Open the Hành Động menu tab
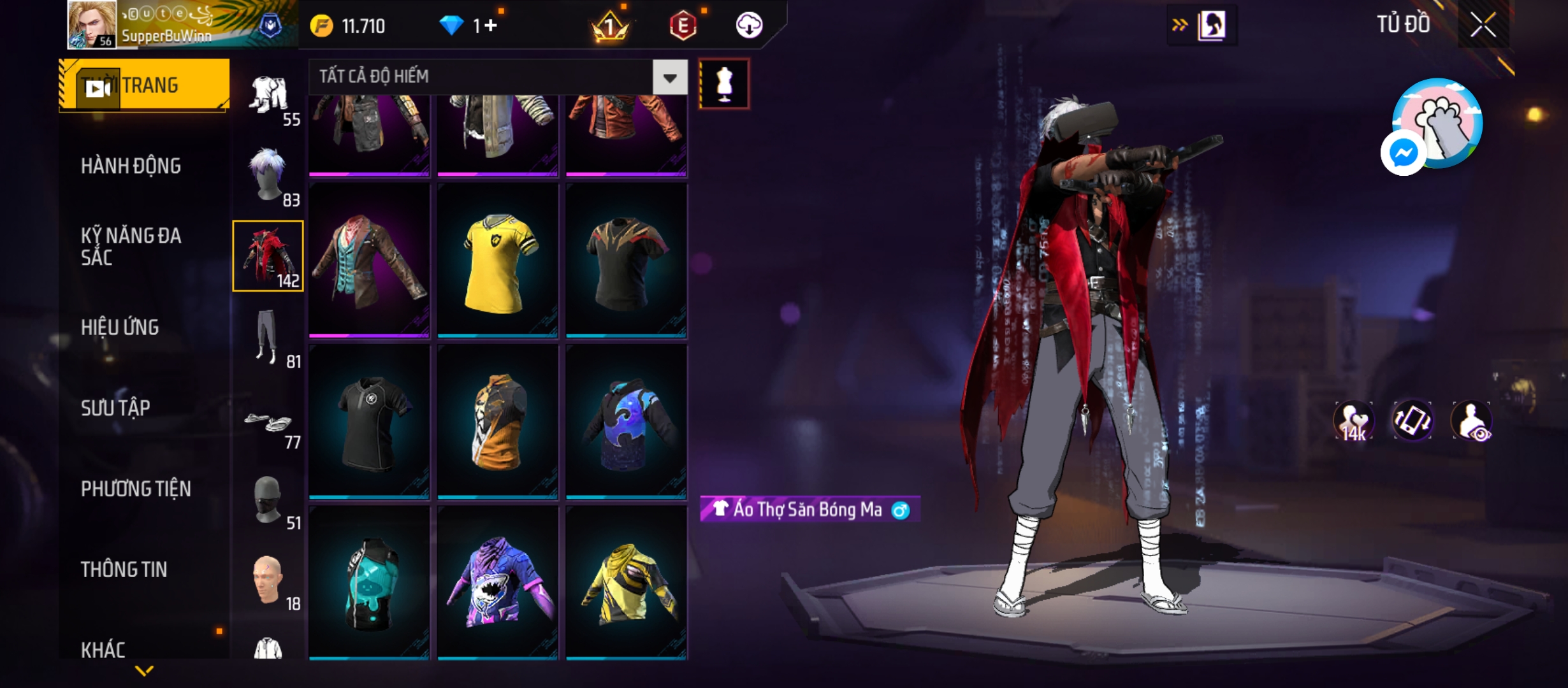 131,166
